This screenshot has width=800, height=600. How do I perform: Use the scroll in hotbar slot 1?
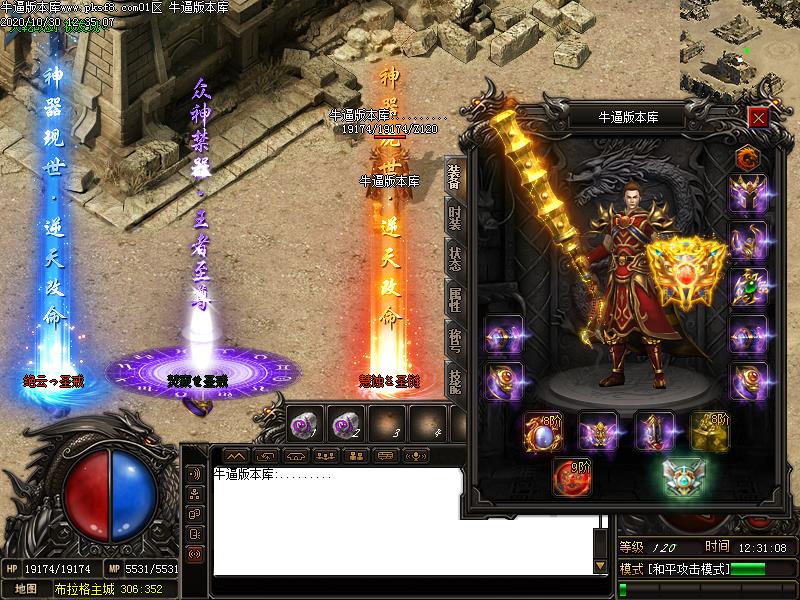click(x=305, y=424)
